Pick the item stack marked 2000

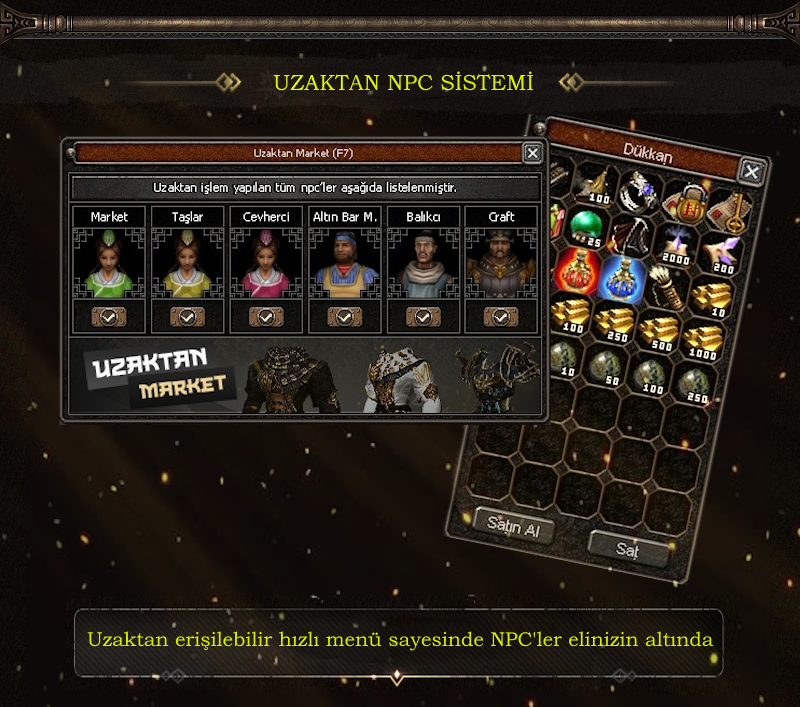click(x=680, y=245)
